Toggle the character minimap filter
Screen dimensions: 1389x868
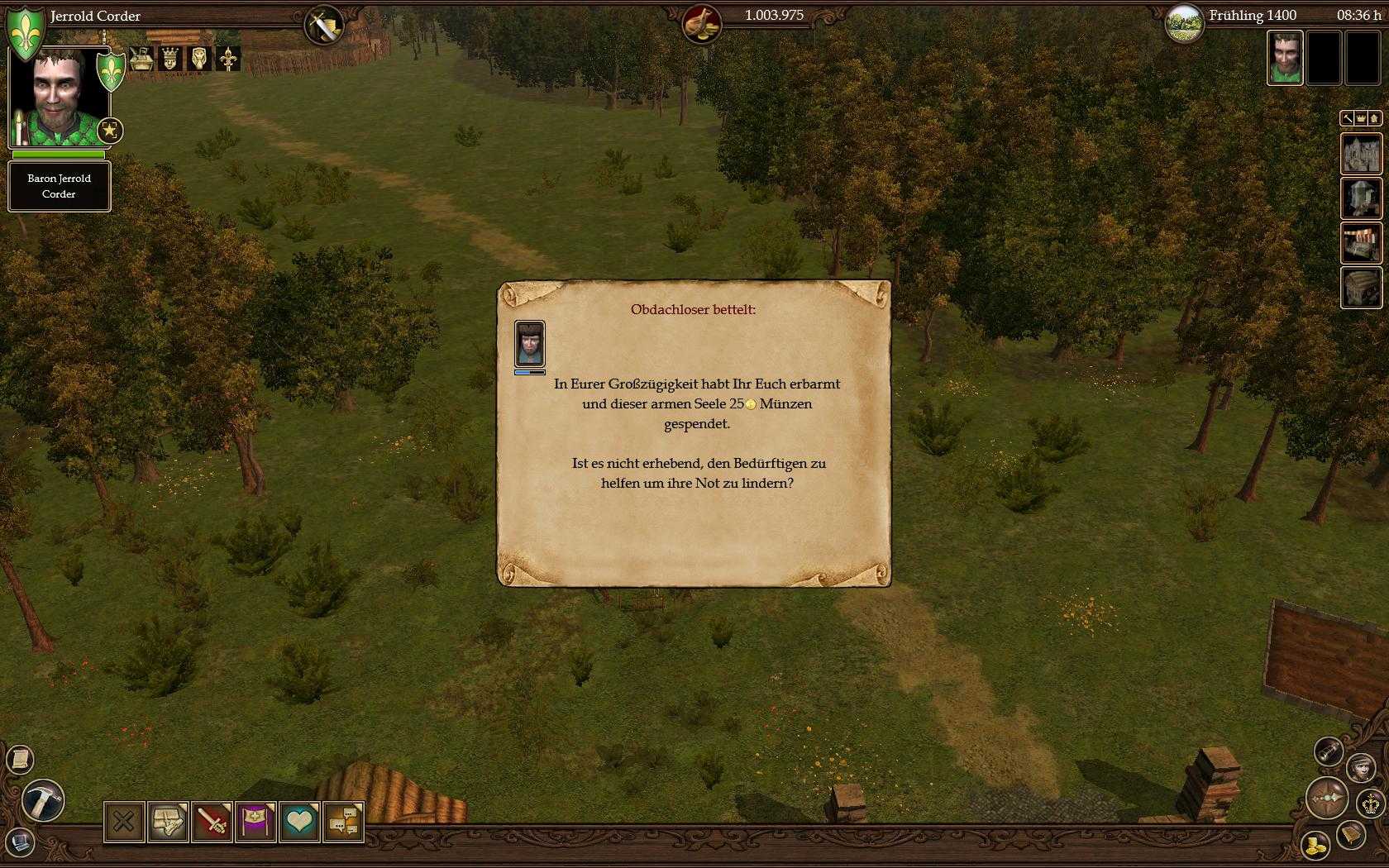1374,118
